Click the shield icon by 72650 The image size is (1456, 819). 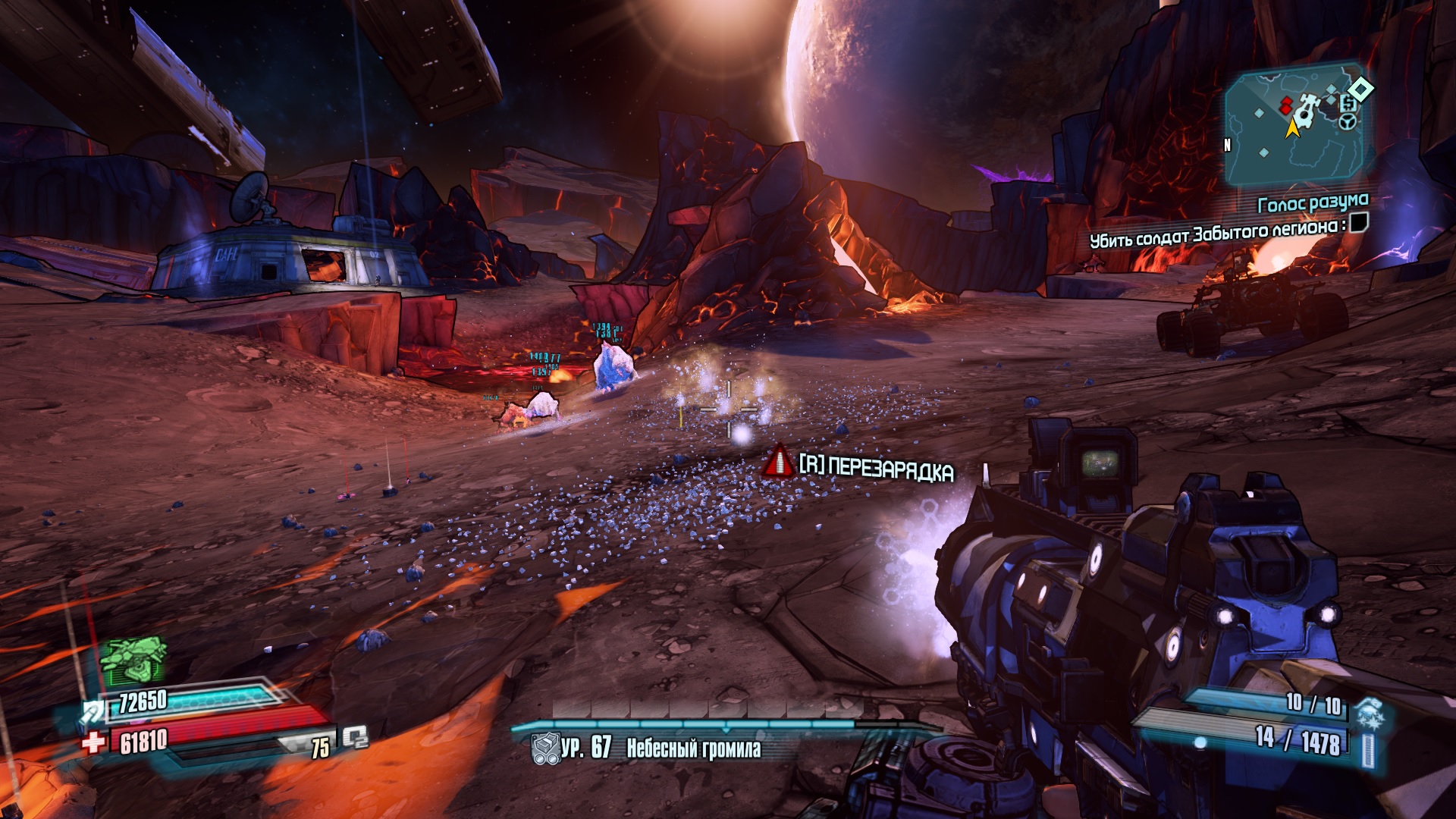[94, 711]
